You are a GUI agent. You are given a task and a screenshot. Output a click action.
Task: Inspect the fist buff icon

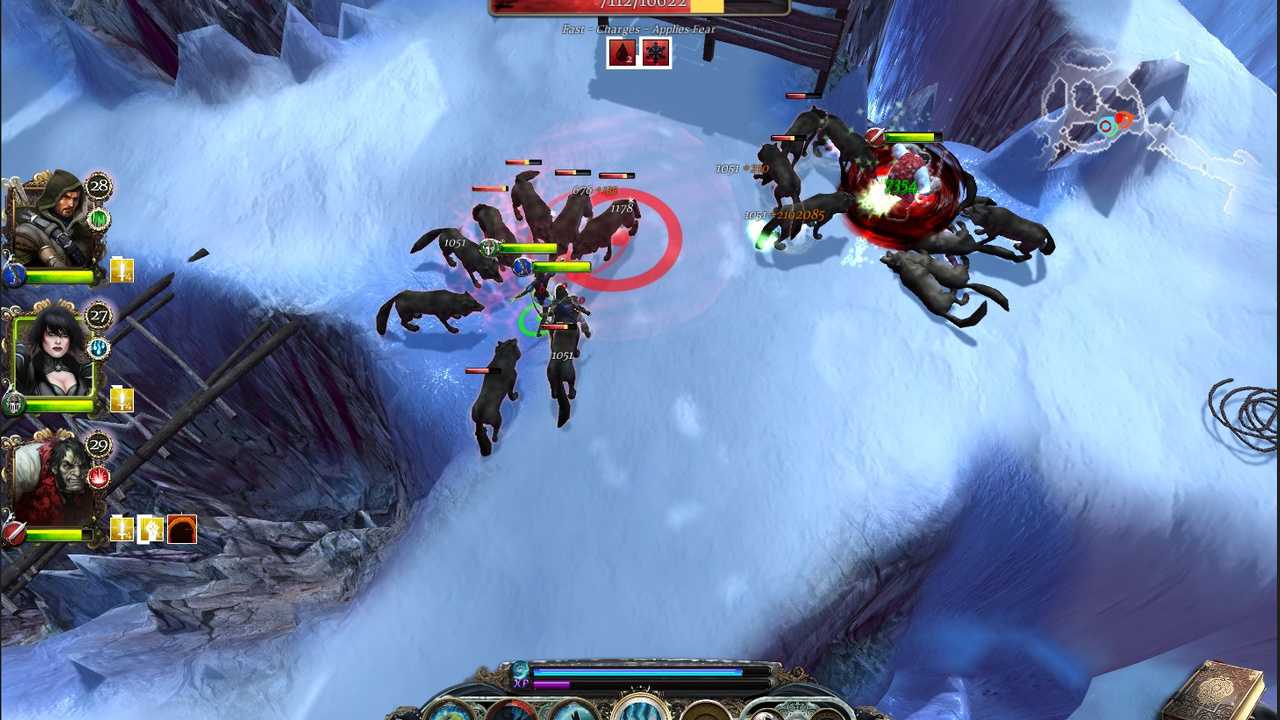tap(151, 530)
